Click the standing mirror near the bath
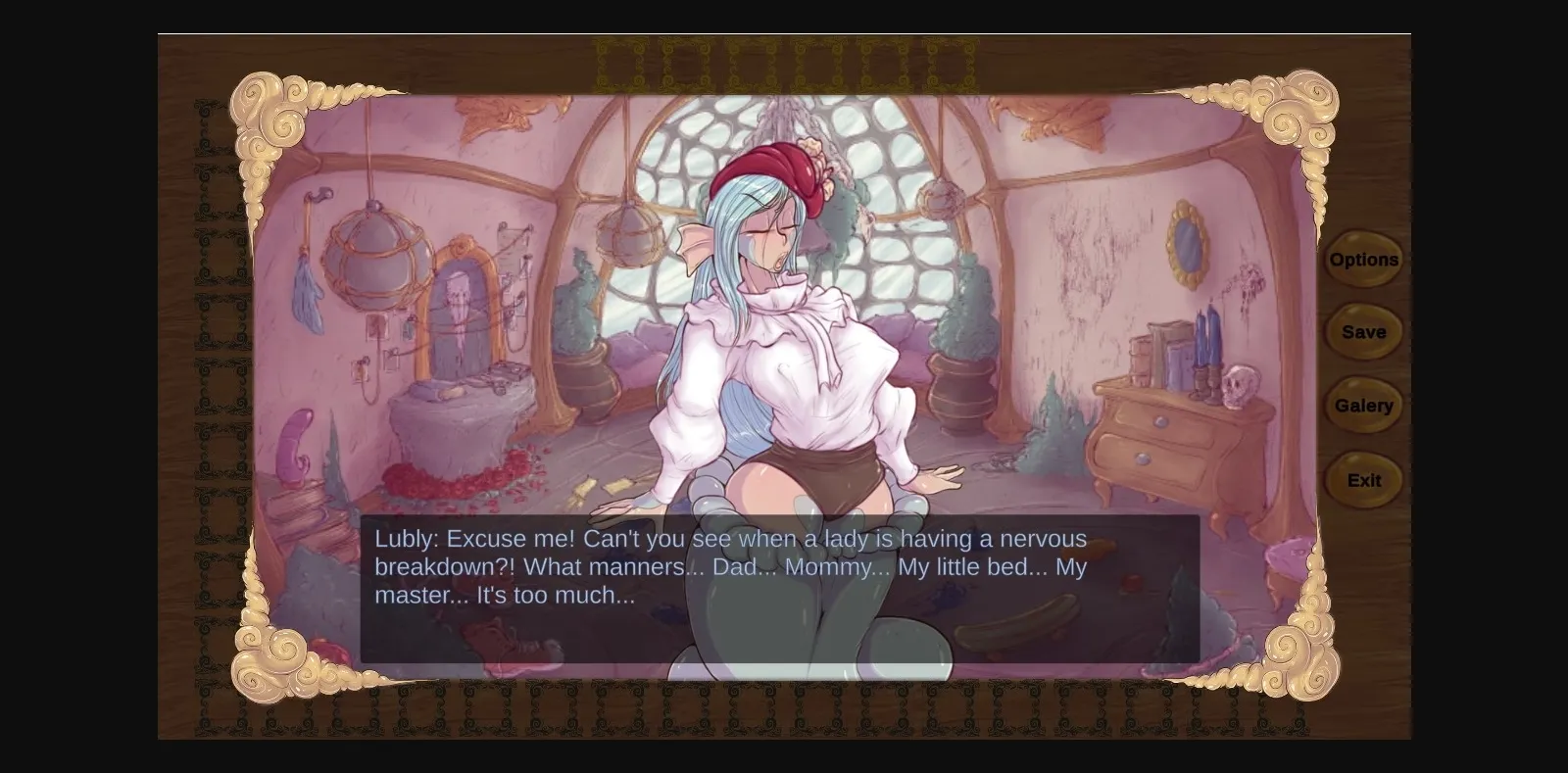 pos(463,314)
